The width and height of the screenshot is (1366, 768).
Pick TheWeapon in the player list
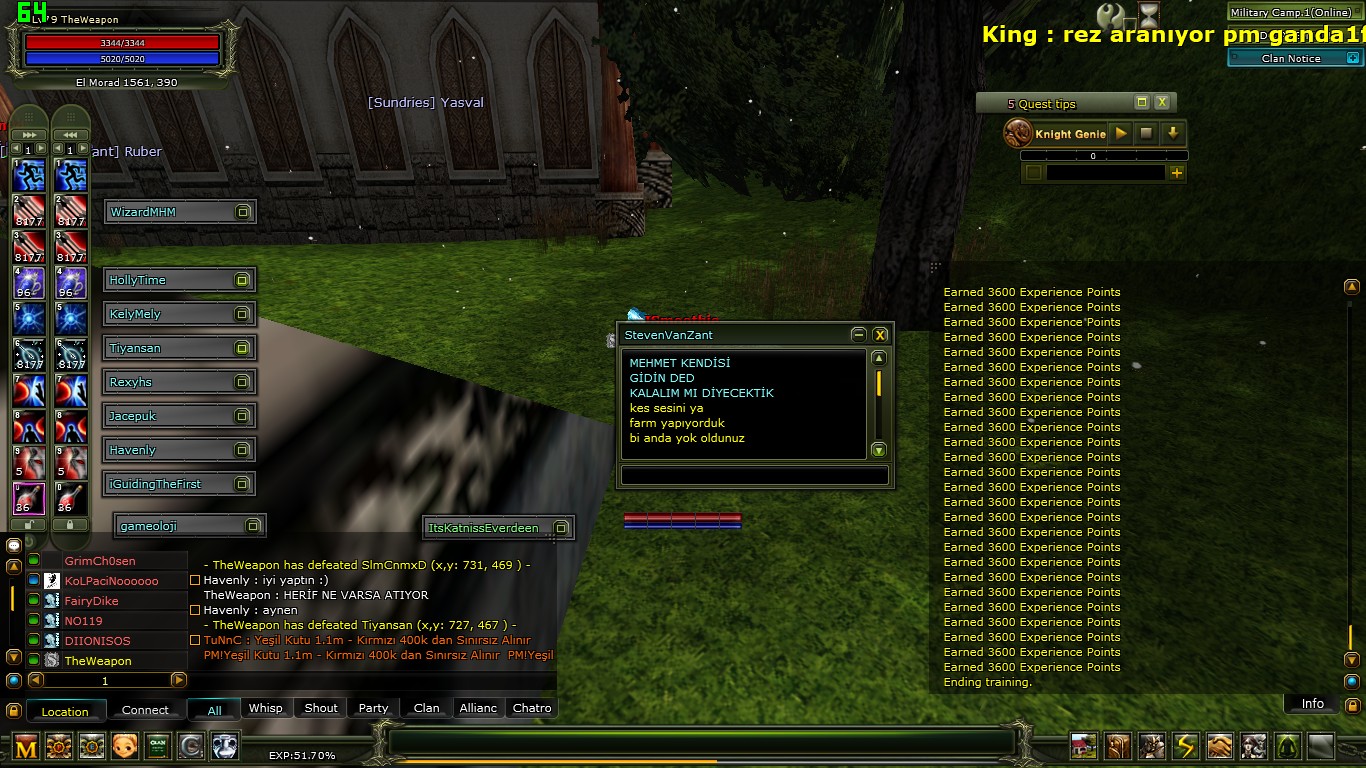[x=98, y=661]
